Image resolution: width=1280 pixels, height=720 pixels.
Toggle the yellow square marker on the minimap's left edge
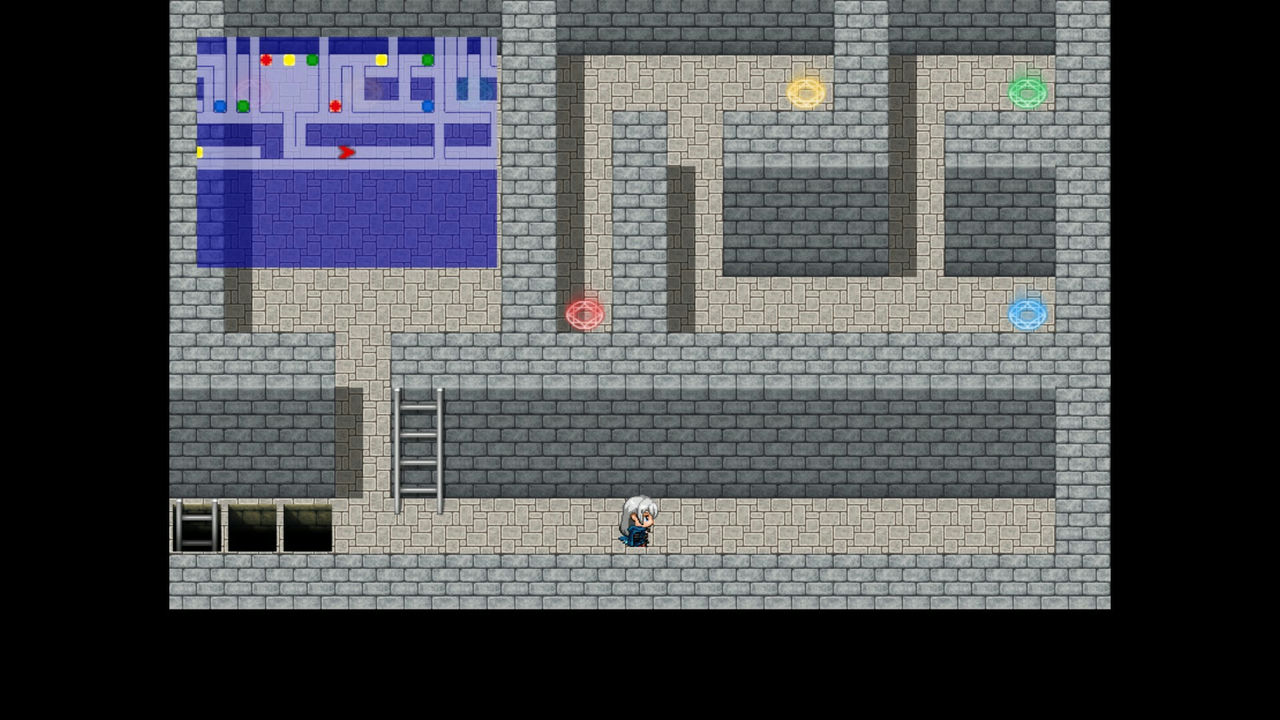click(200, 151)
